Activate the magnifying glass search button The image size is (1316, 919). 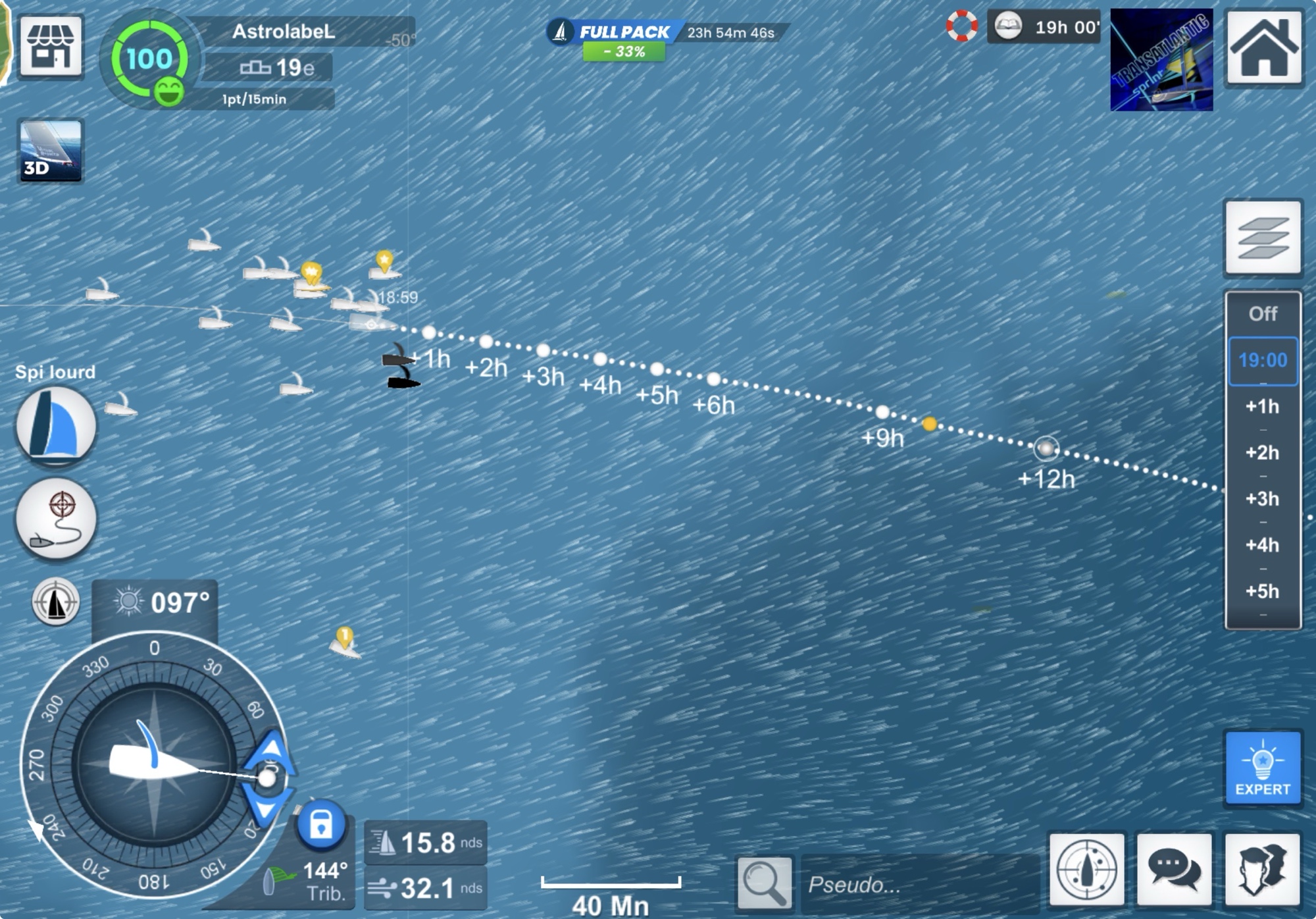[x=764, y=883]
